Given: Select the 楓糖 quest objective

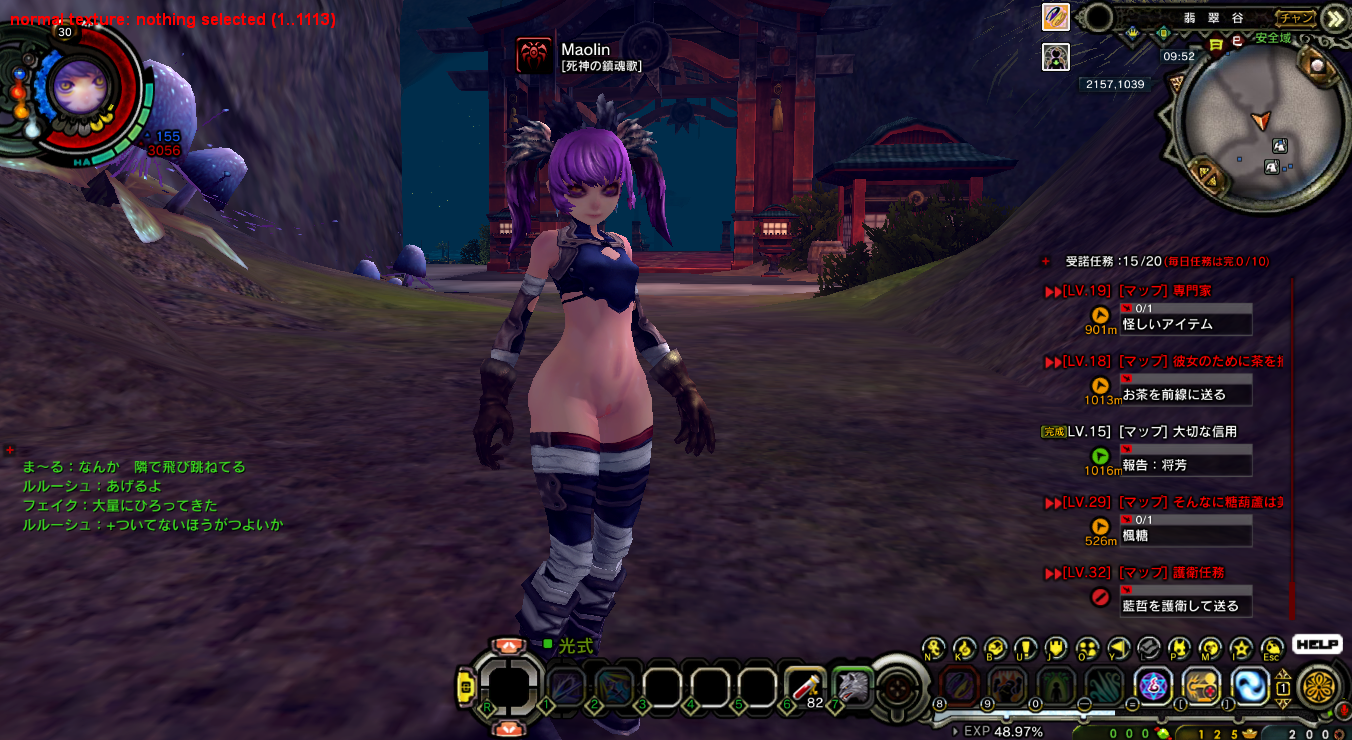Looking at the screenshot, I should 1186,535.
